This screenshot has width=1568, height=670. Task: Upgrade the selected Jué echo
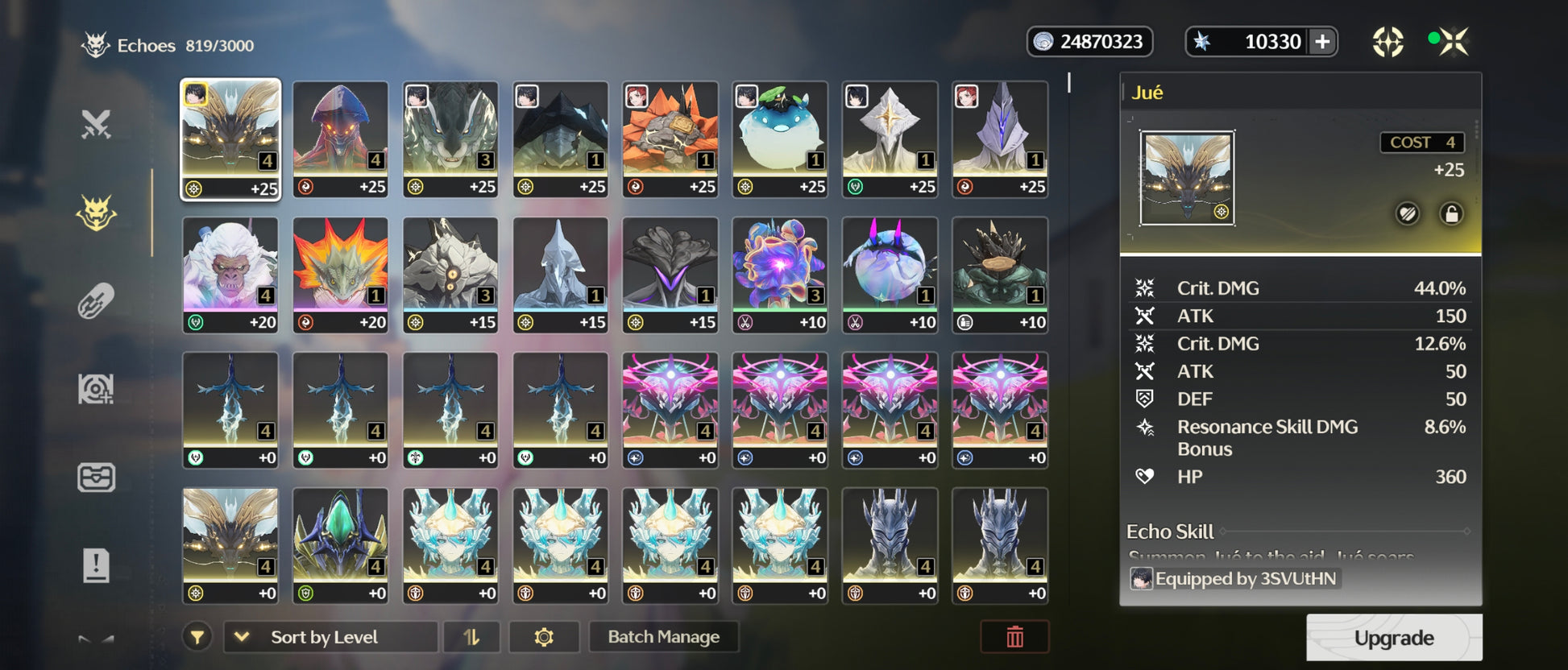click(x=1393, y=638)
